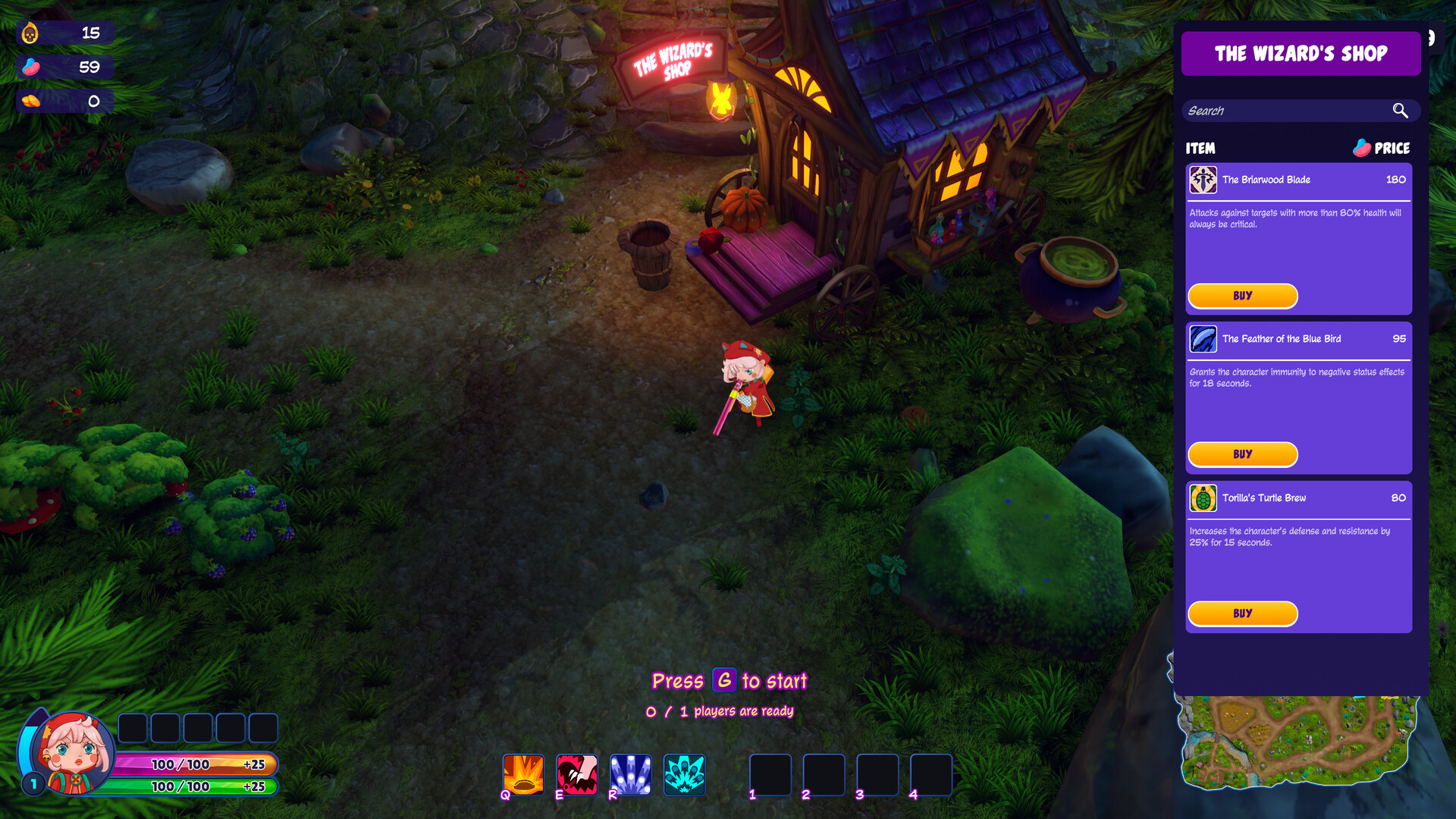Click the candy currency icon next to PRICE

point(1362,147)
